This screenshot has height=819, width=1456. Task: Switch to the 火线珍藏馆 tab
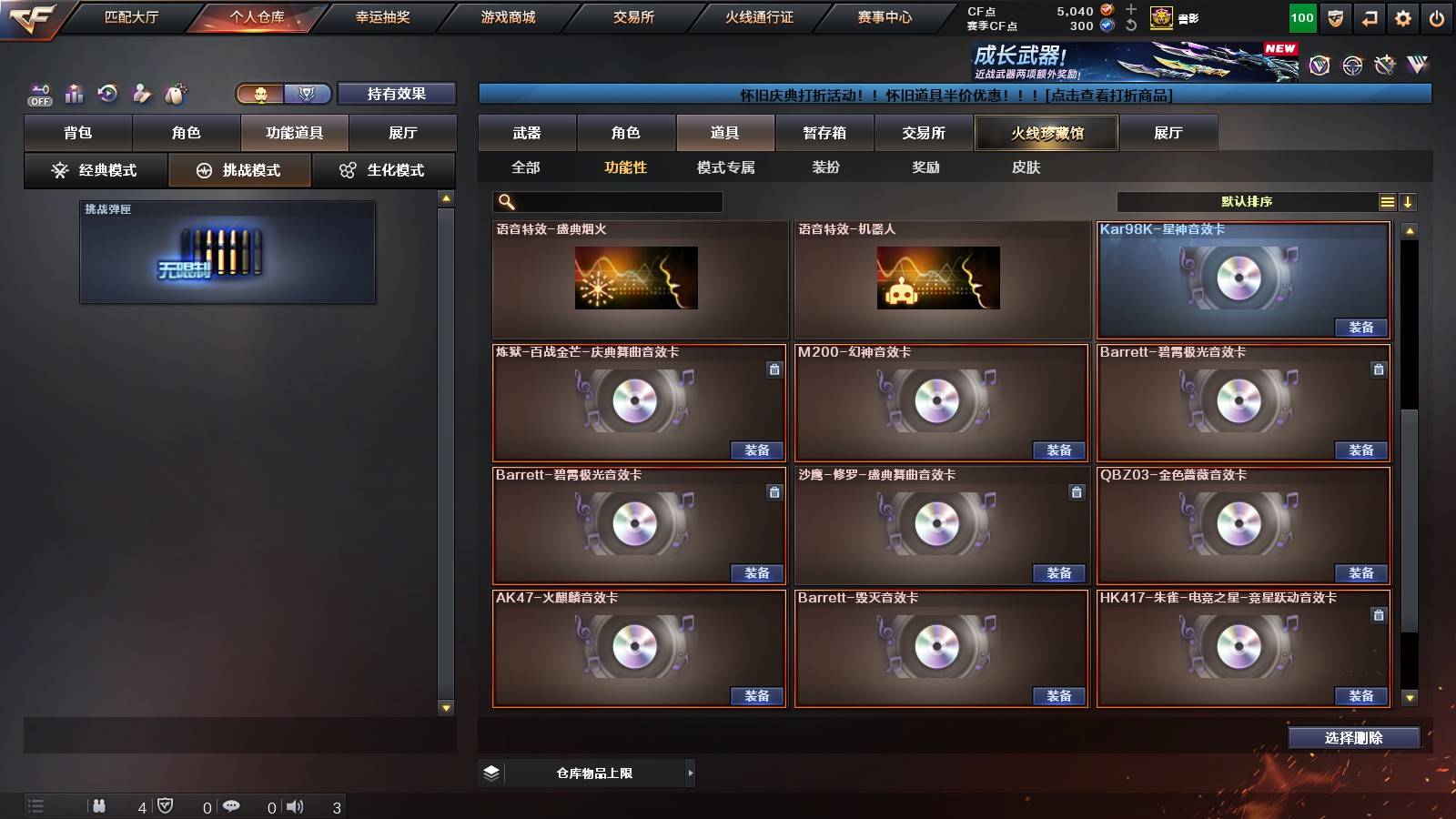pos(1046,133)
